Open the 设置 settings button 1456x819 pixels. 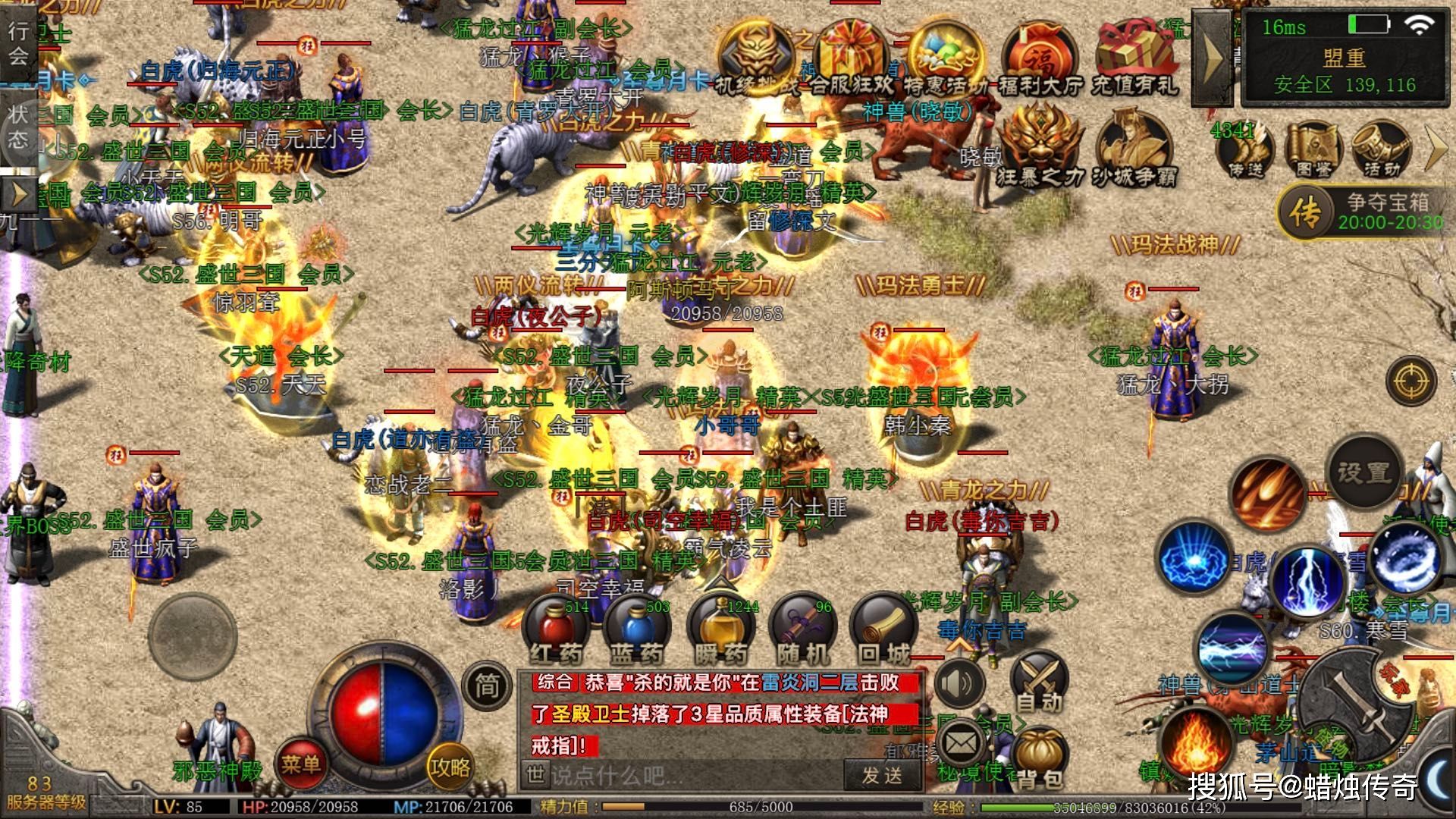coord(1363,472)
